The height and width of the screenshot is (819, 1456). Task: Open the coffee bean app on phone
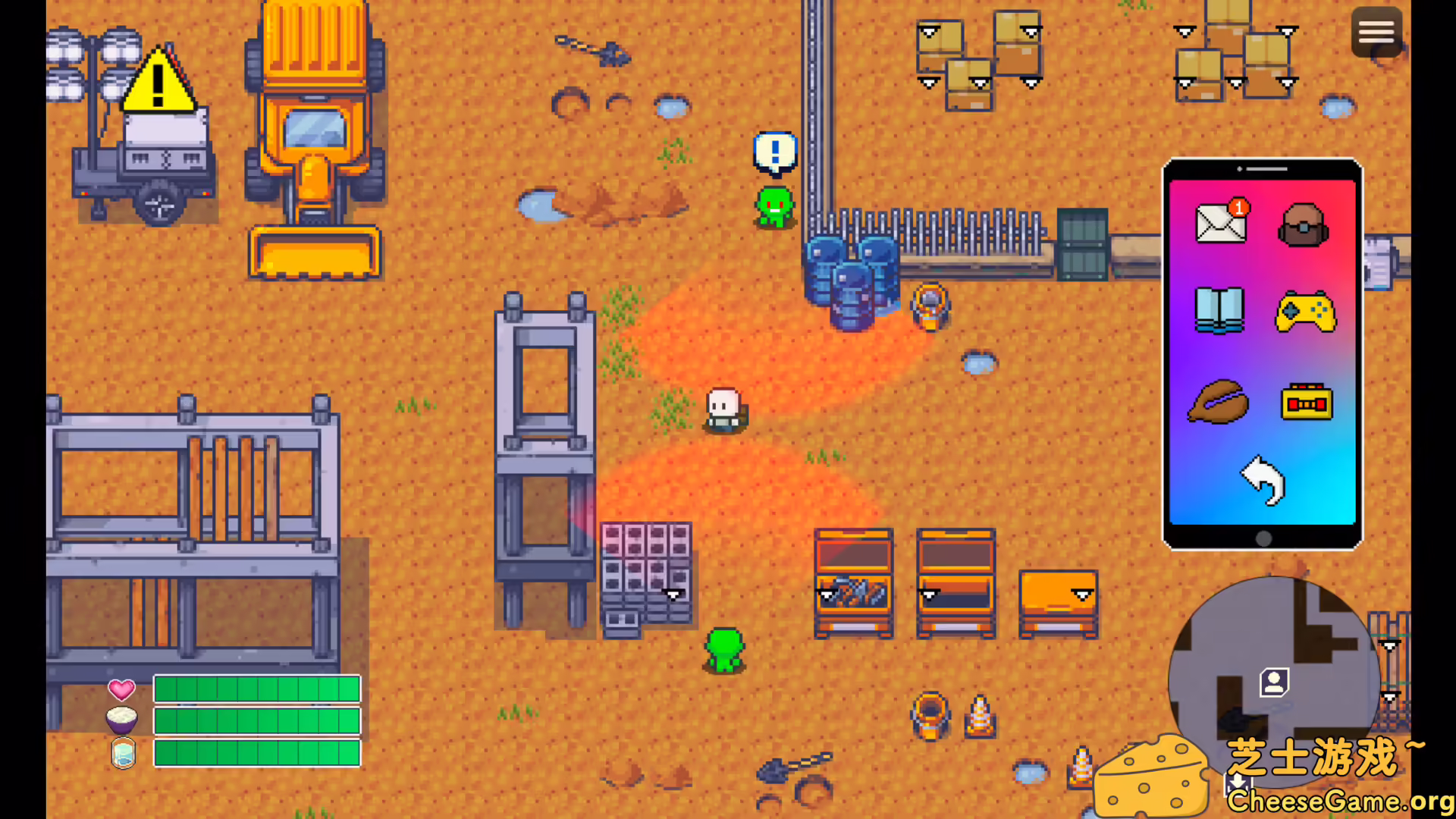pyautogui.click(x=1219, y=402)
